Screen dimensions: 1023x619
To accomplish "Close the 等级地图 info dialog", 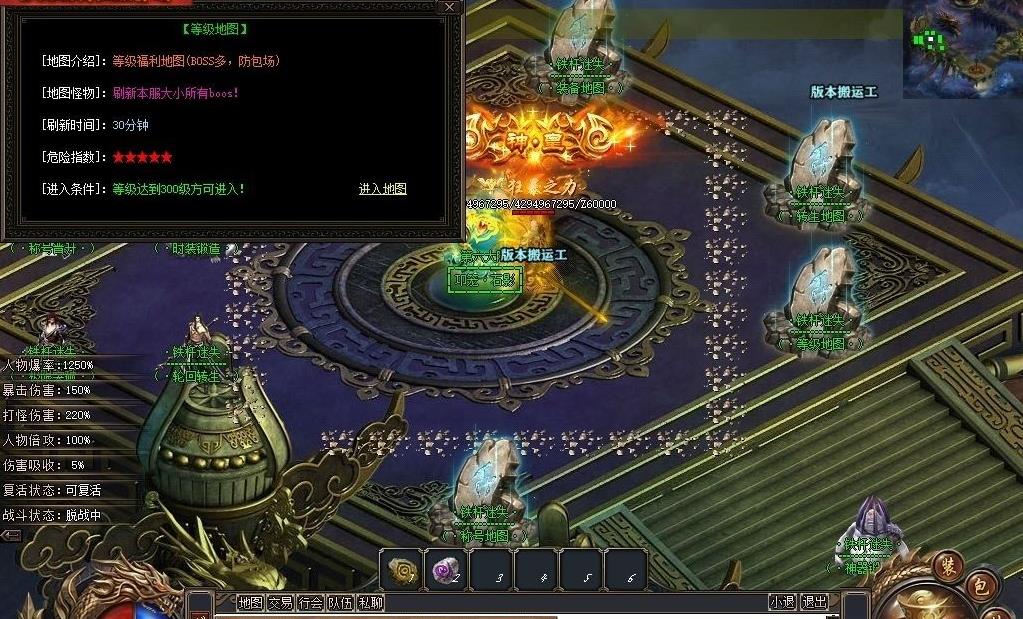I will tap(450, 7).
